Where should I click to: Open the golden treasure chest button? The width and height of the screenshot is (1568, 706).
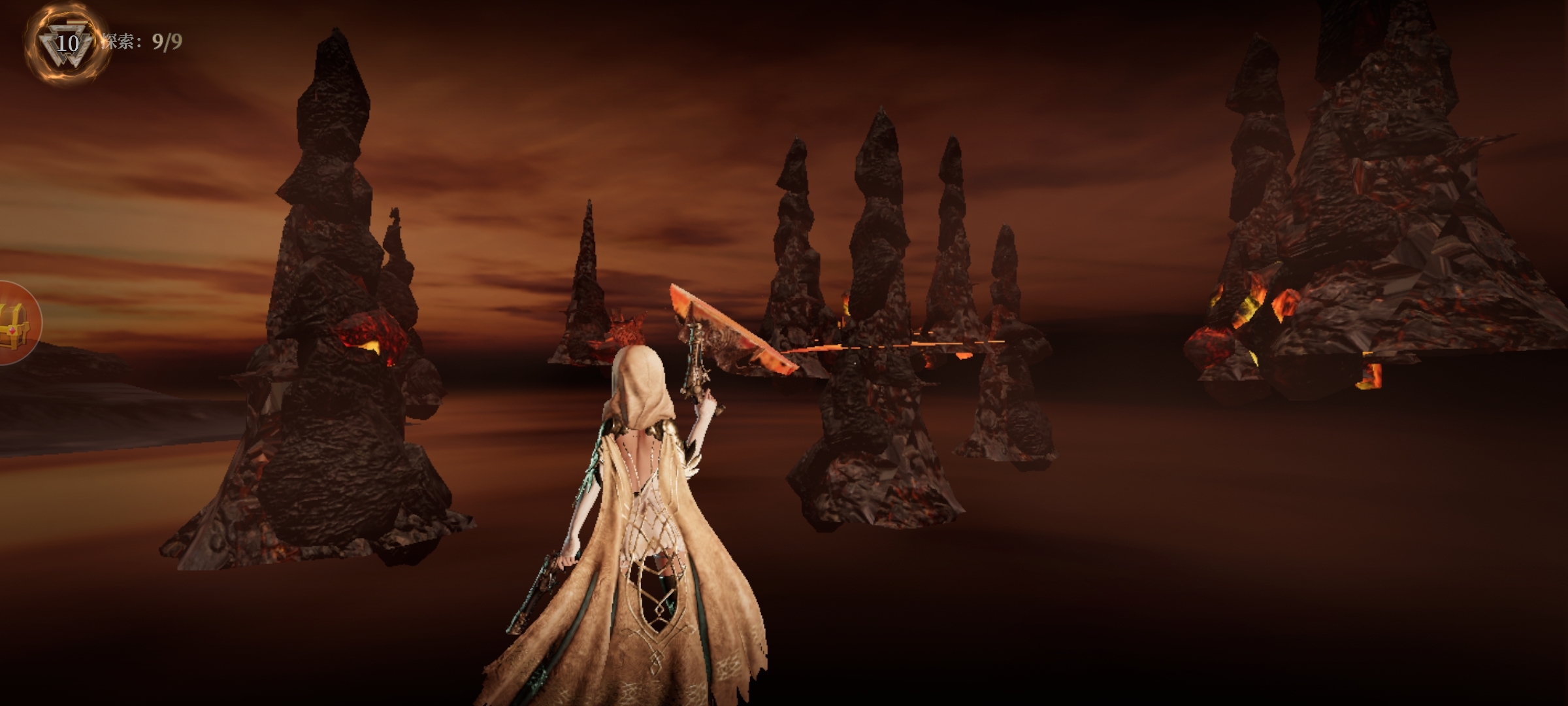16,322
